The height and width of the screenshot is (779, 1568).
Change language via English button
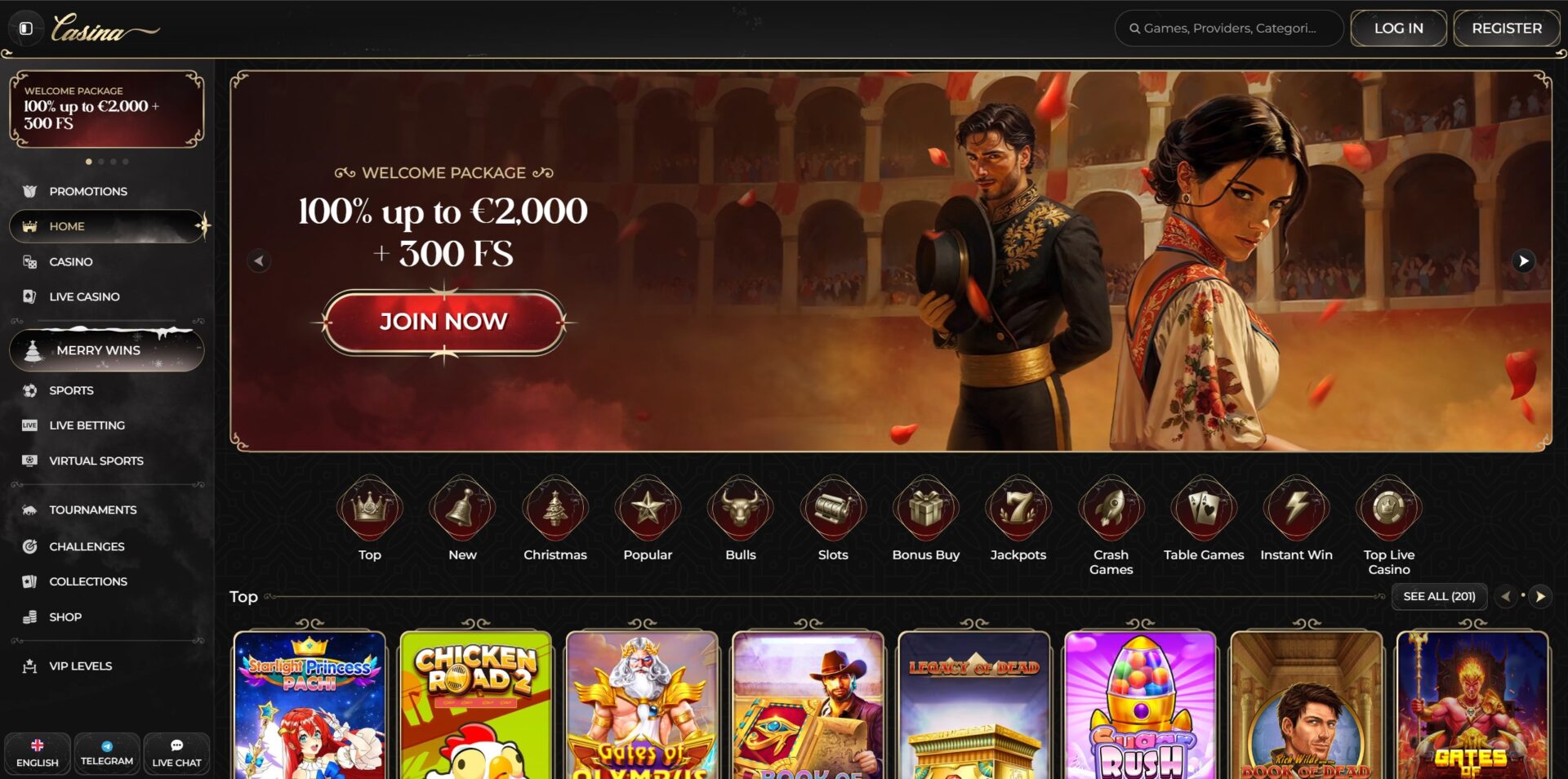click(38, 753)
